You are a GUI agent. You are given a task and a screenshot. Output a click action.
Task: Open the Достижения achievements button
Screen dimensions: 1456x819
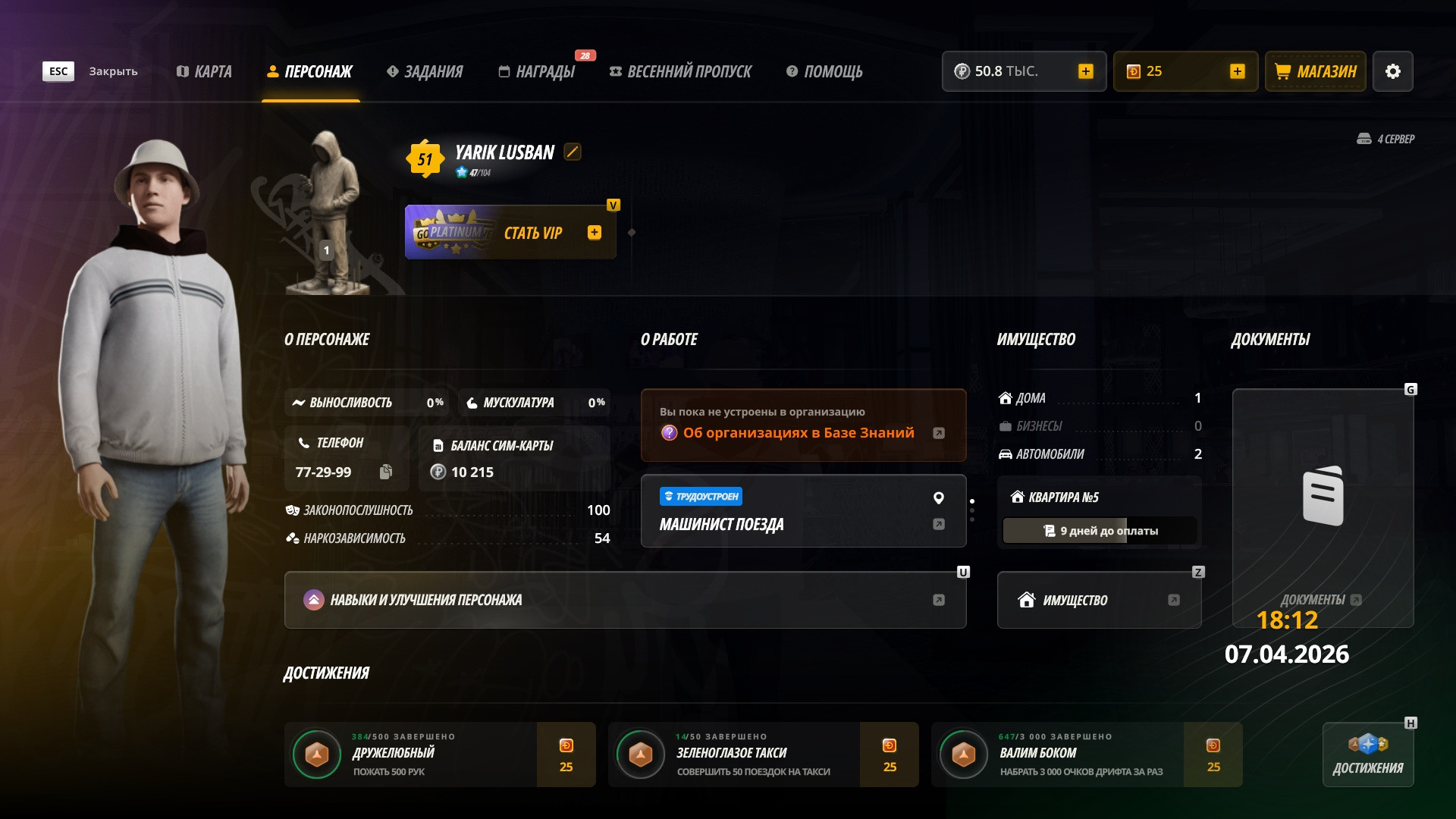pyautogui.click(x=1368, y=755)
